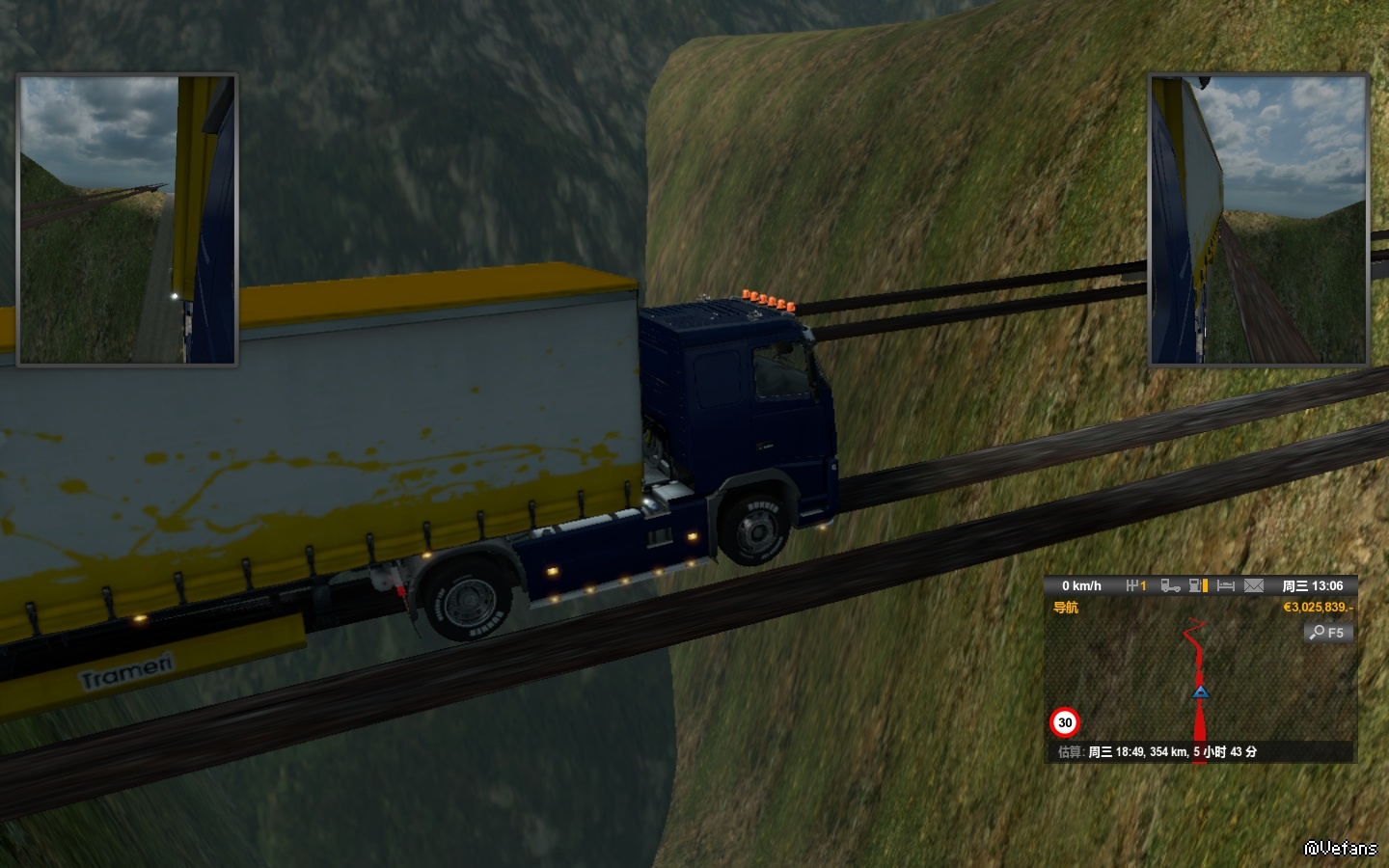This screenshot has height=868, width=1389.
Task: Click the truck damage status icon
Action: pos(1170,585)
